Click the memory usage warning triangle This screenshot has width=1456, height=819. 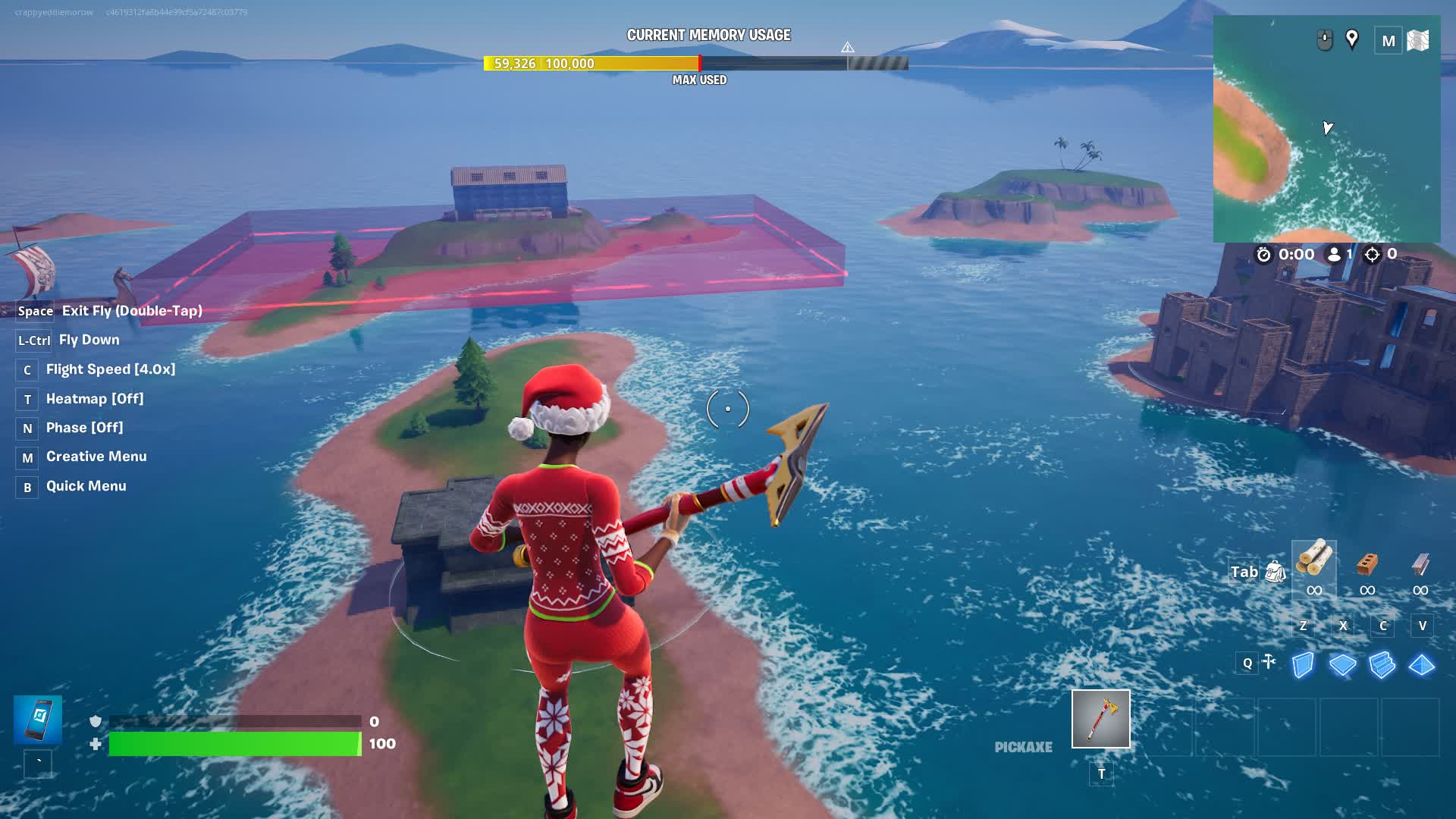coord(848,48)
